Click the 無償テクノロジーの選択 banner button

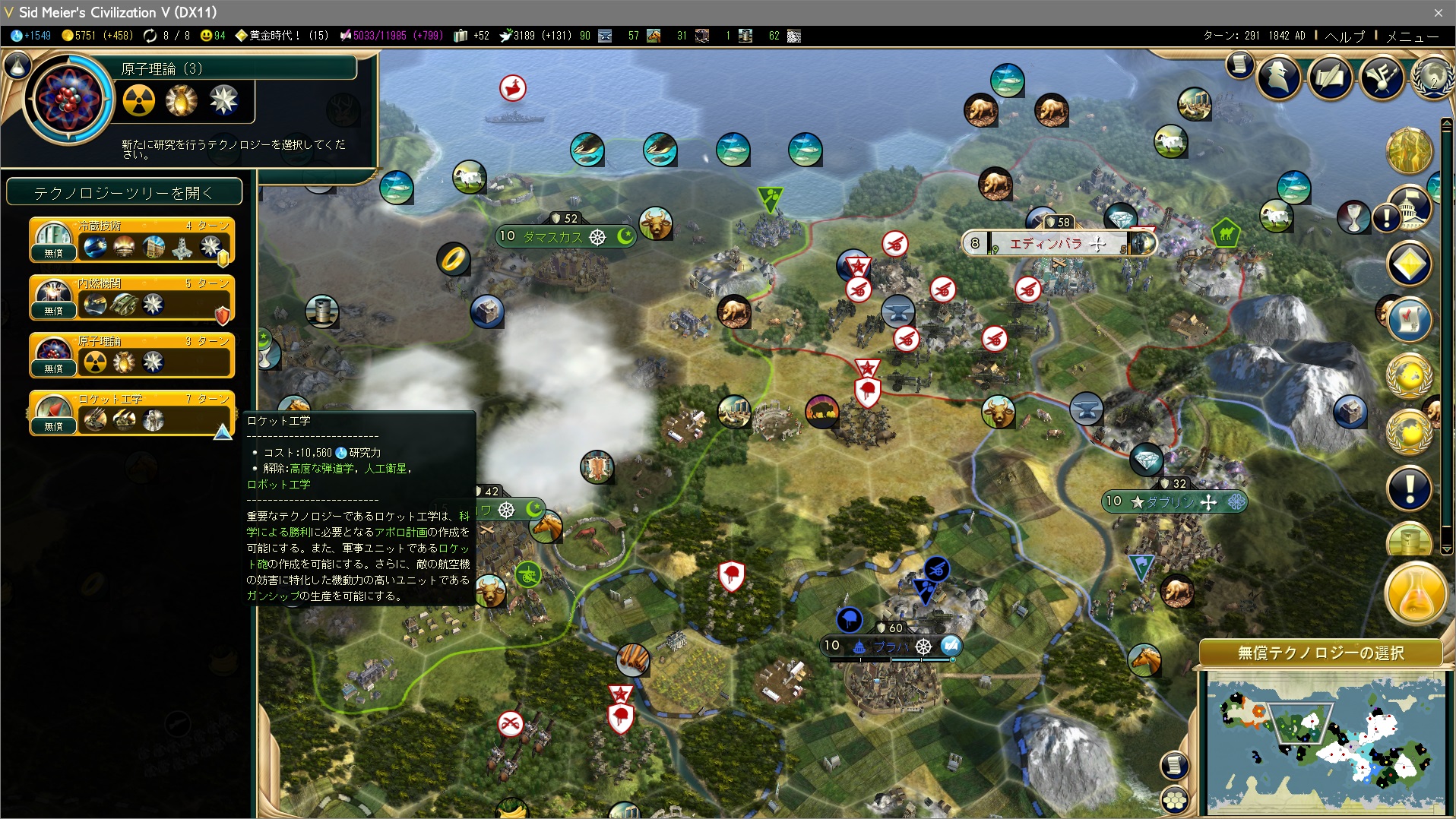[x=1321, y=653]
